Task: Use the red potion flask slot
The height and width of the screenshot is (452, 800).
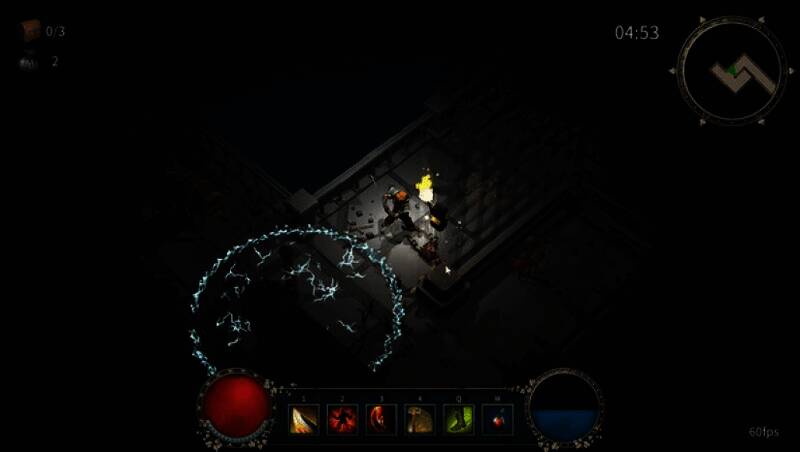Action: (x=498, y=419)
